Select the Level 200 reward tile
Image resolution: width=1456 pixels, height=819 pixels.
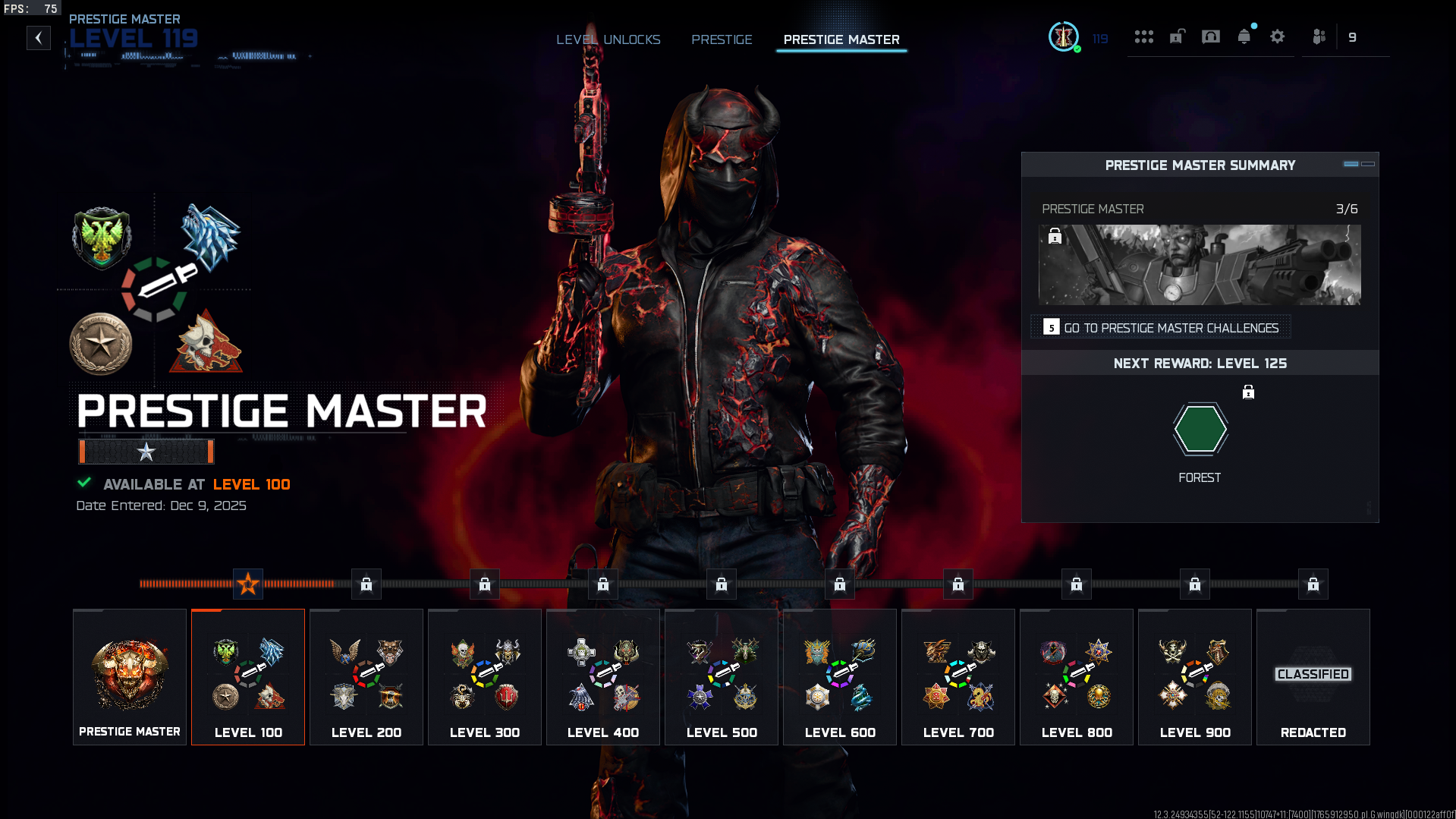coord(366,677)
